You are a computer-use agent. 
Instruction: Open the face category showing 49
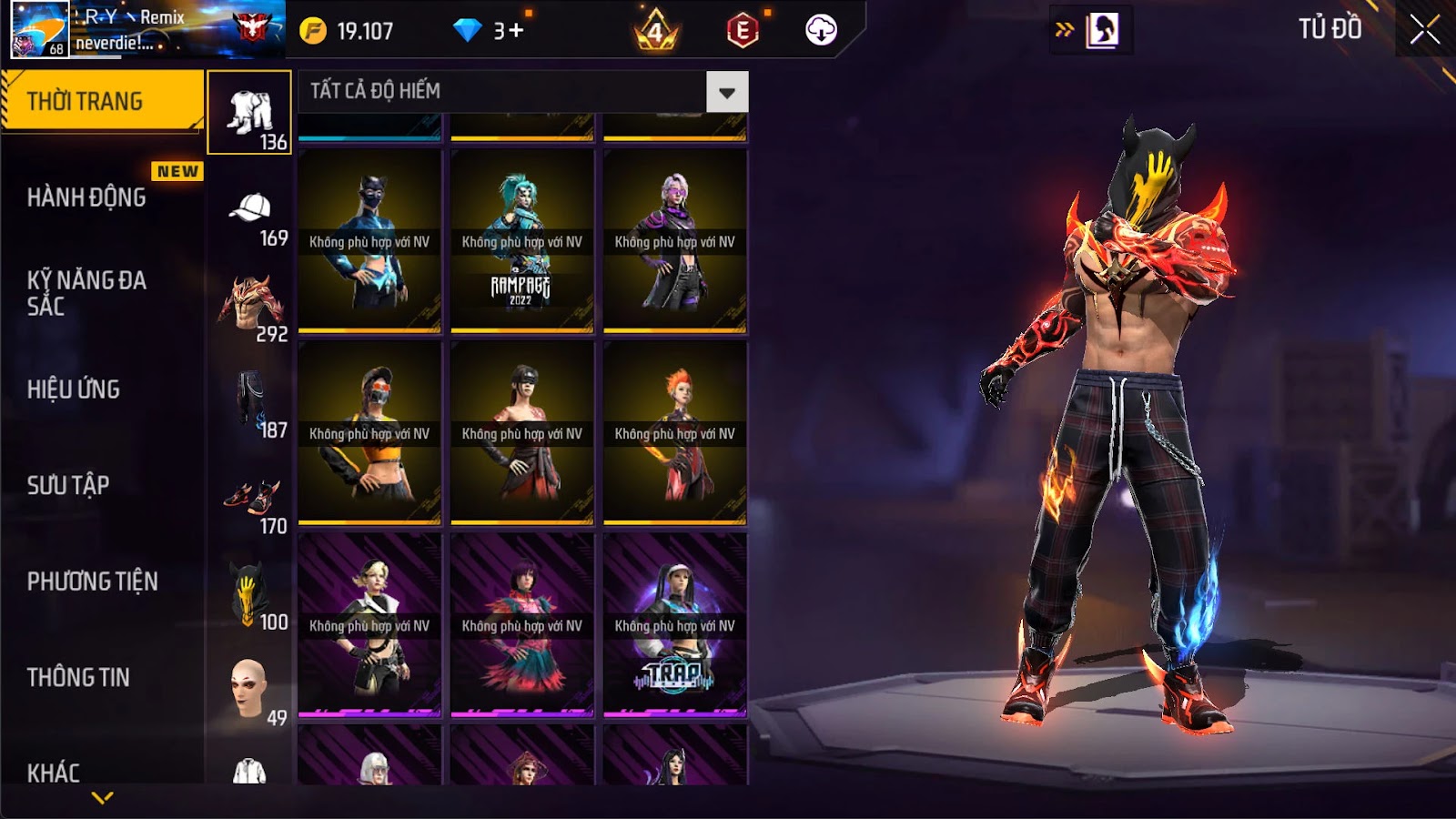(249, 692)
